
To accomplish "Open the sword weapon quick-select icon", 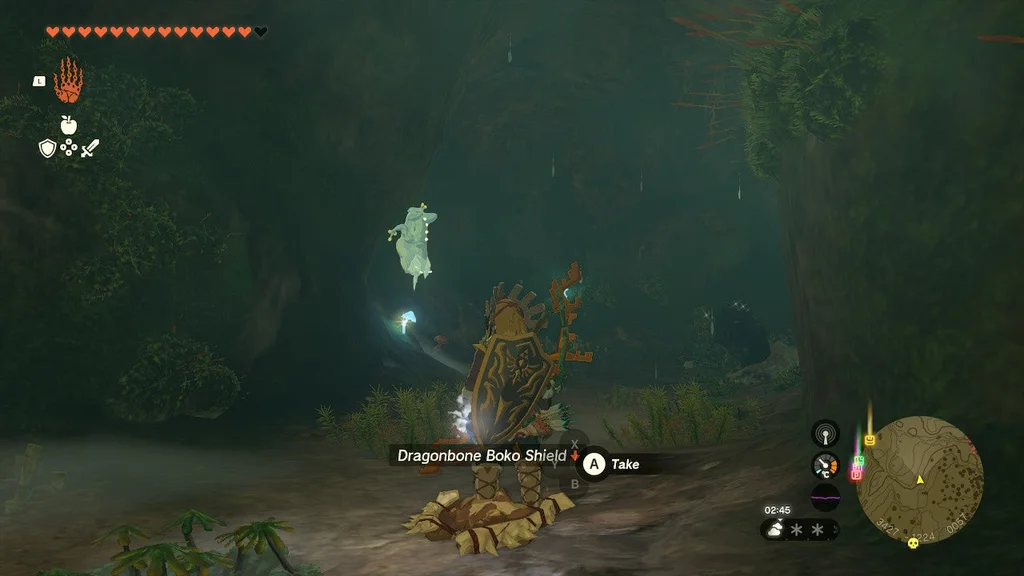I will coord(90,149).
